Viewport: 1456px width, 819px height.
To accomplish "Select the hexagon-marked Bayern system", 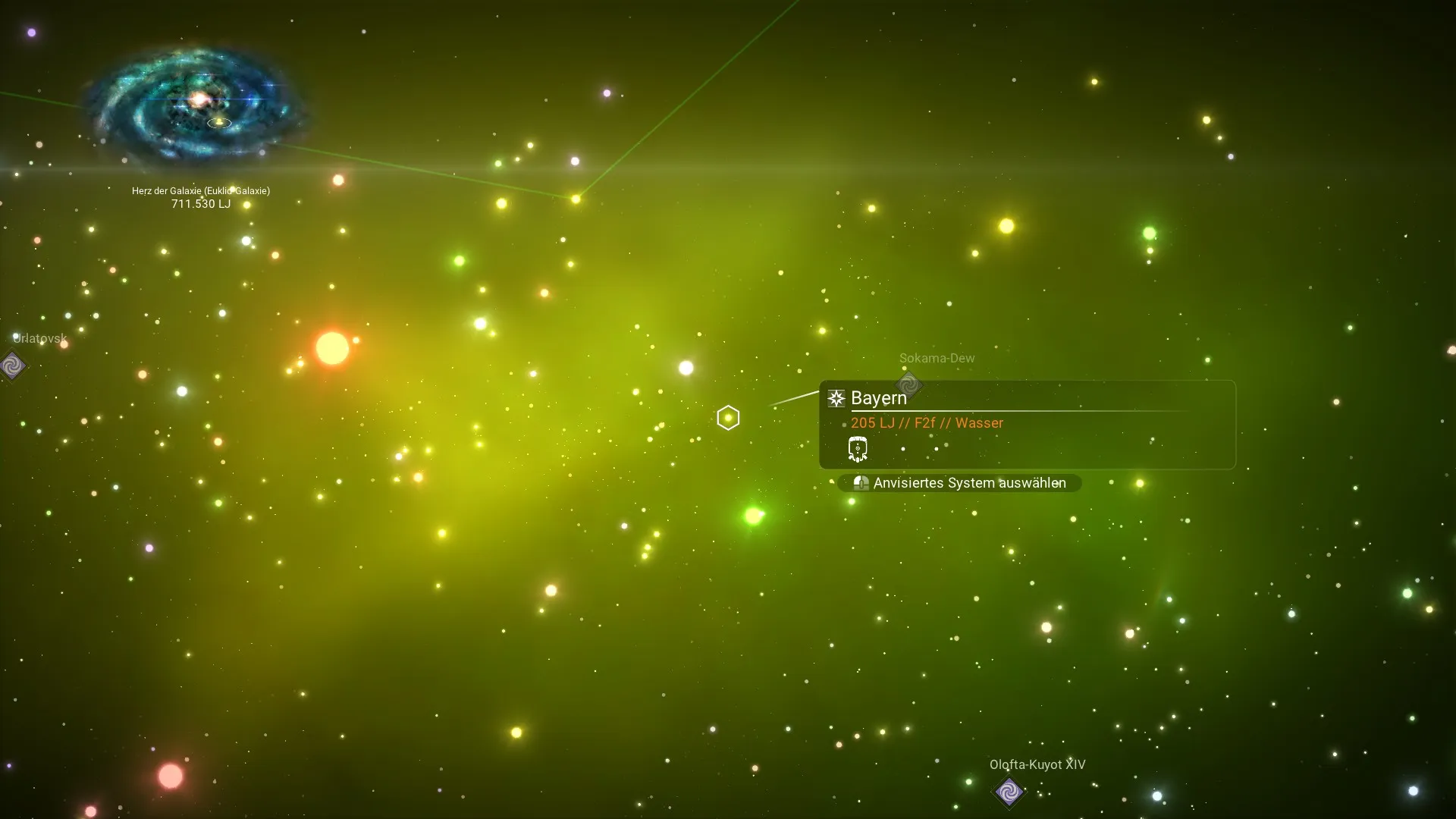I will 728,418.
